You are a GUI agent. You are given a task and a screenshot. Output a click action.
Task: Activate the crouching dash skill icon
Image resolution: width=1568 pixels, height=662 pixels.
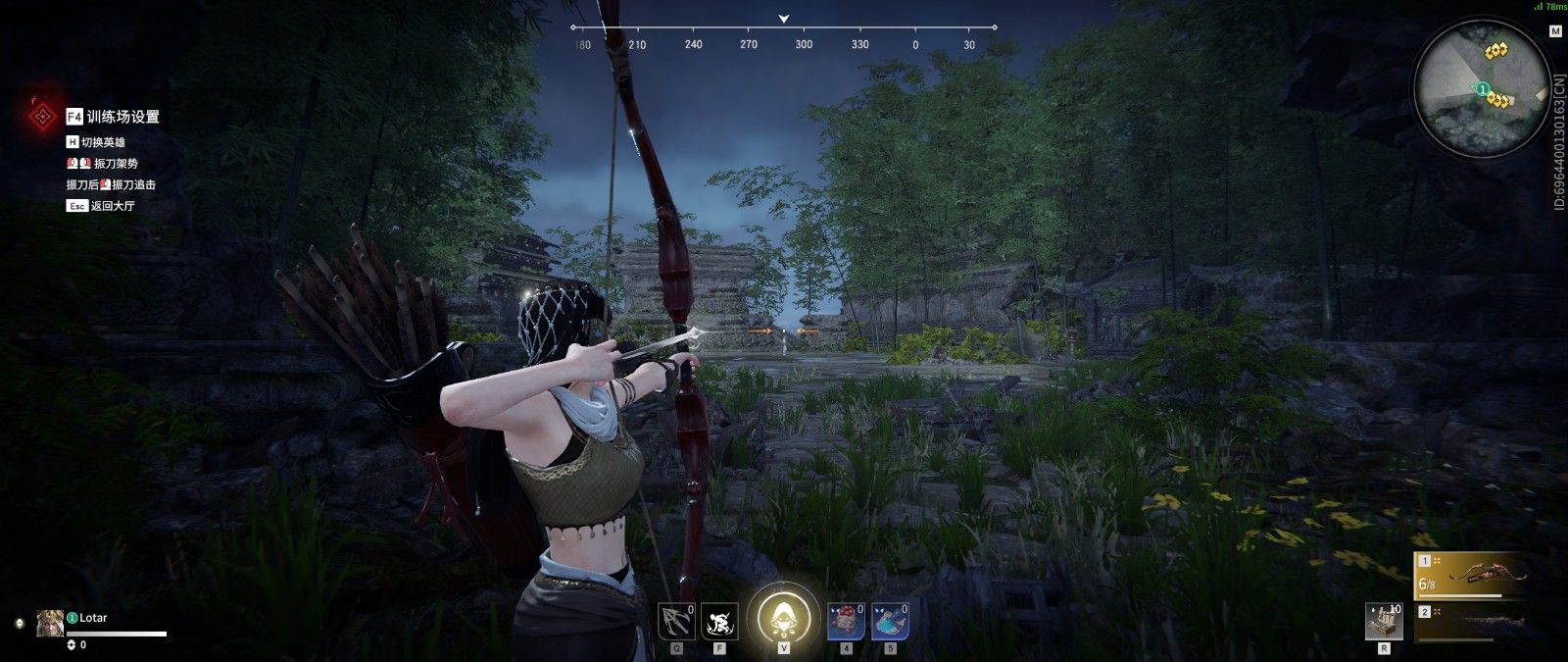coord(720,622)
